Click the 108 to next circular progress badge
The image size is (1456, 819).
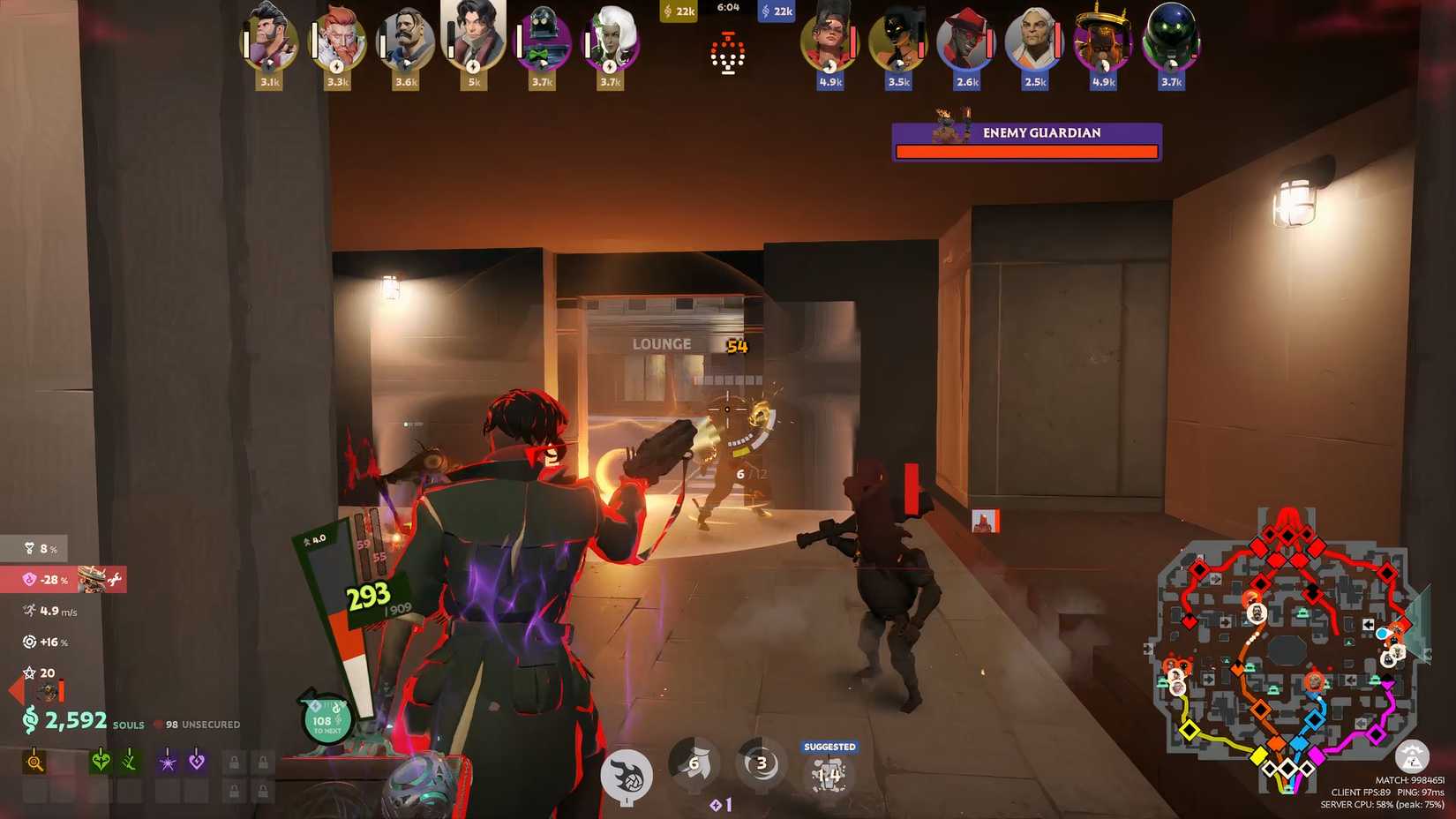click(325, 720)
